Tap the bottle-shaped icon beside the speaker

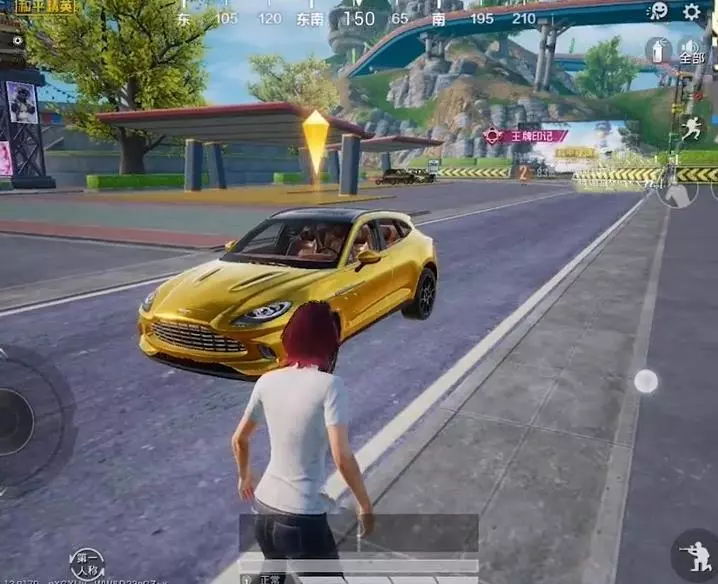click(658, 50)
